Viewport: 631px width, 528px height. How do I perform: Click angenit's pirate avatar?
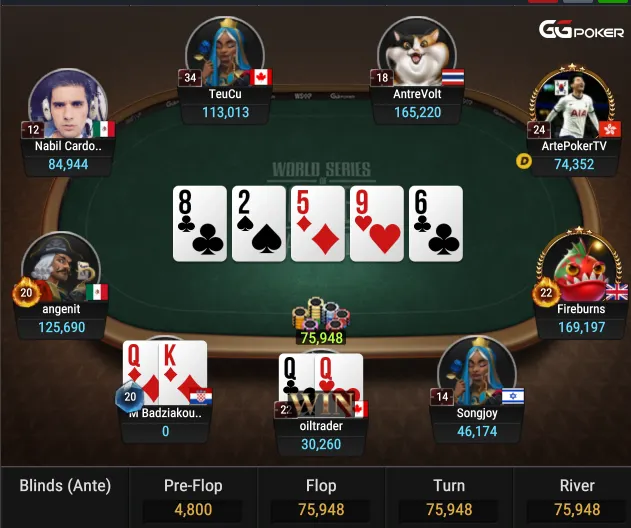(x=60, y=268)
